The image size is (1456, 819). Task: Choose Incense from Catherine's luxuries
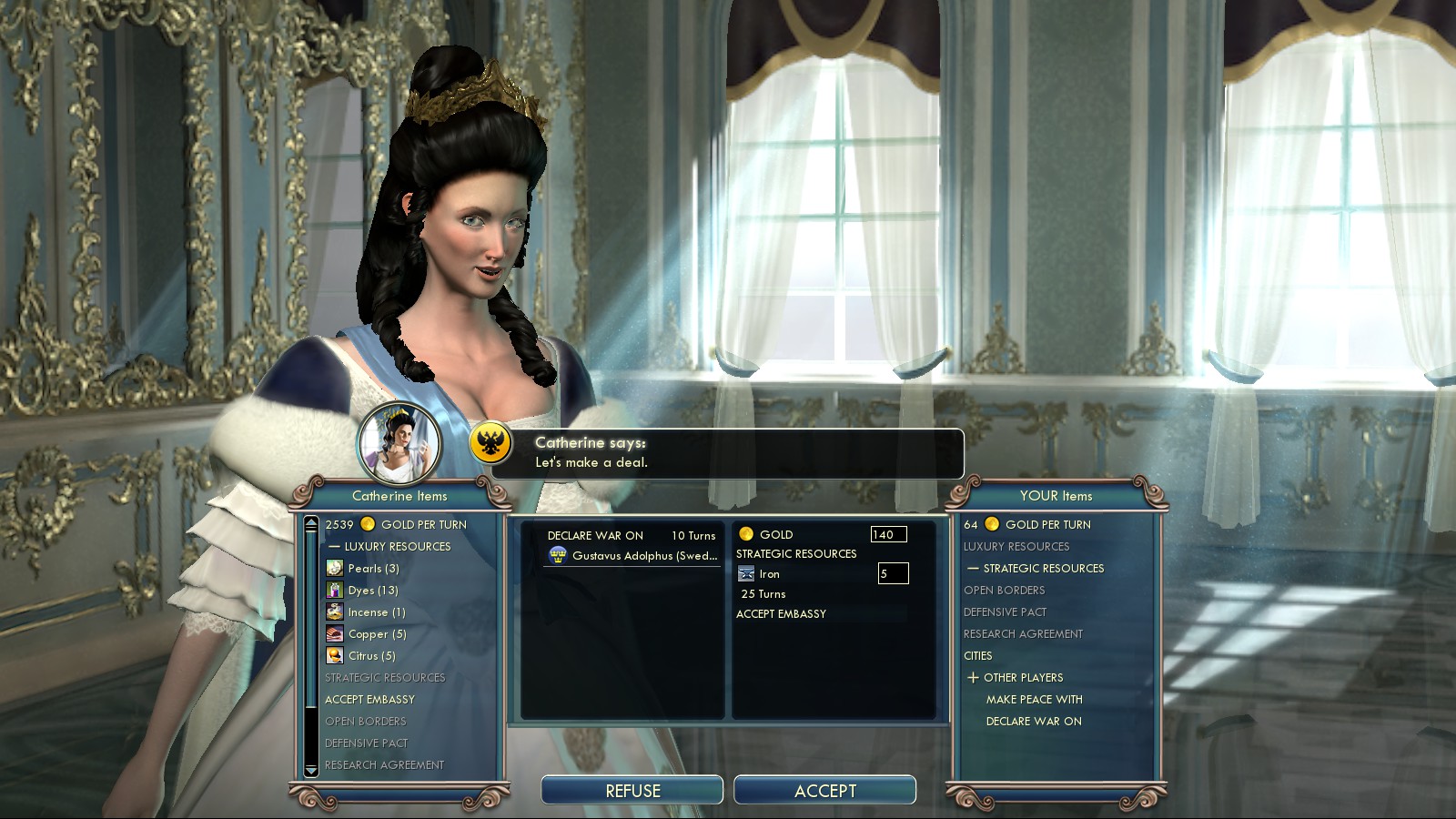click(x=376, y=612)
